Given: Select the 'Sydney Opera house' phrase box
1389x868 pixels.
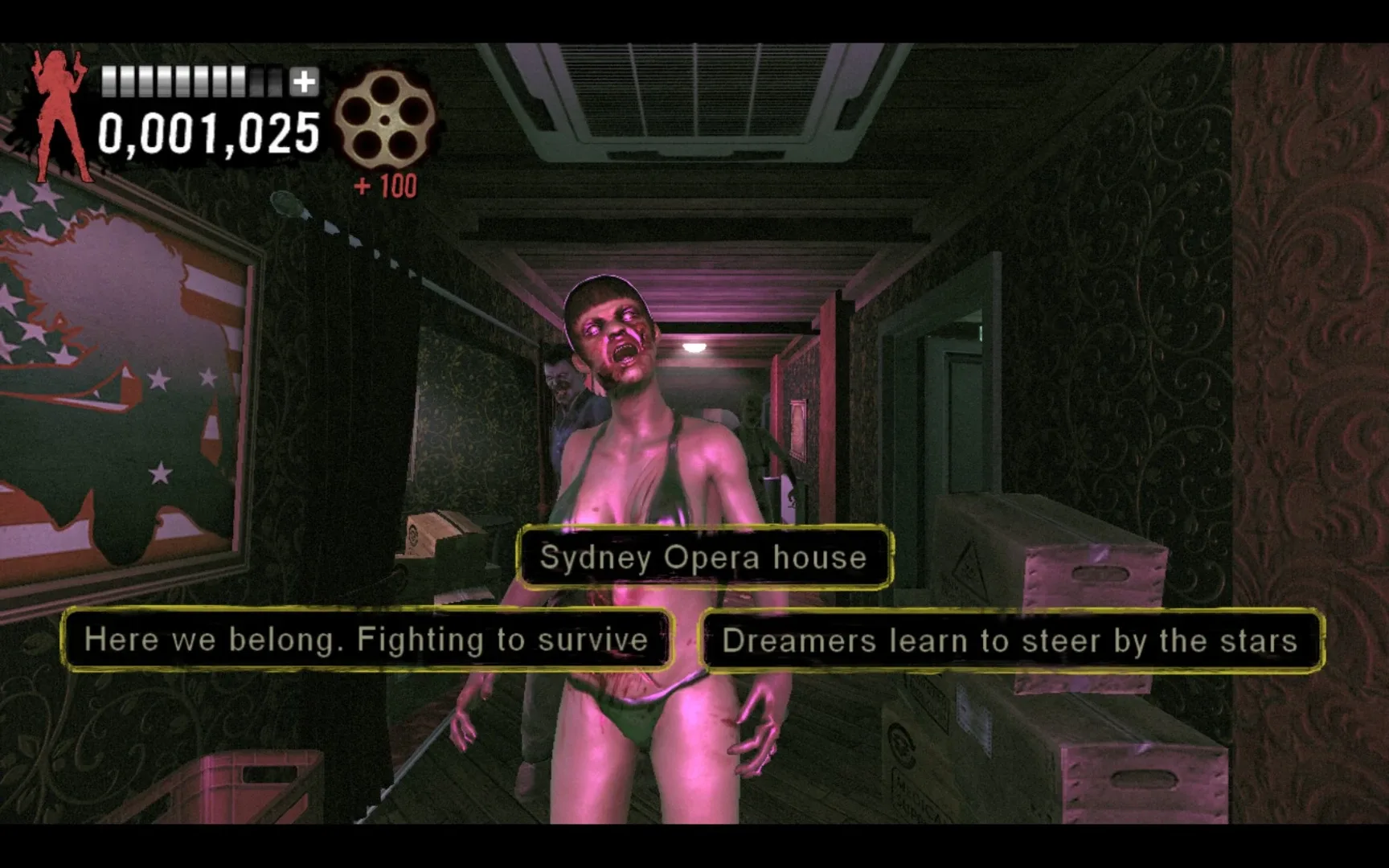Looking at the screenshot, I should pos(703,558).
